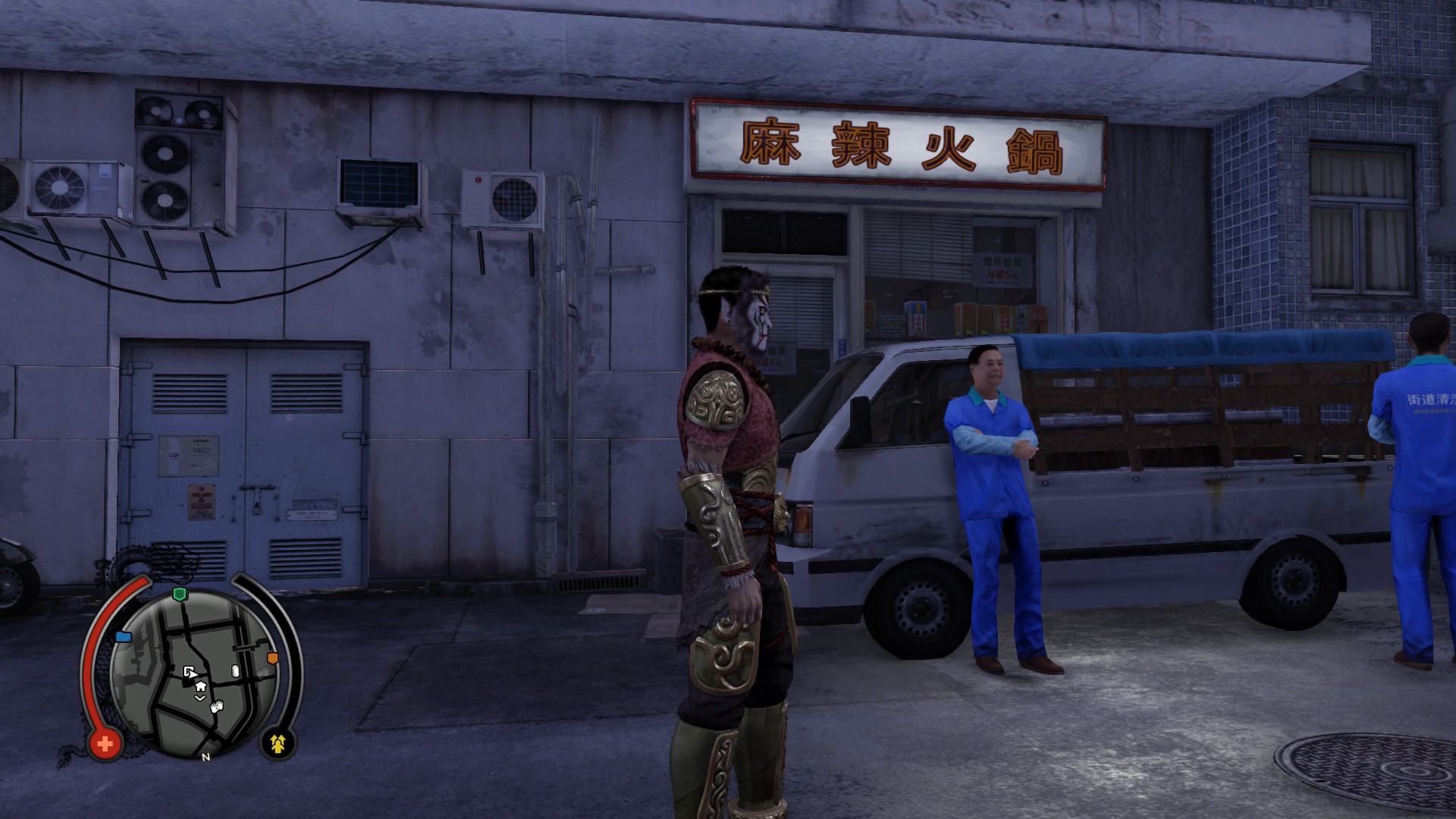Click the warrior character with painted face
1456x819 pixels.
728,455
